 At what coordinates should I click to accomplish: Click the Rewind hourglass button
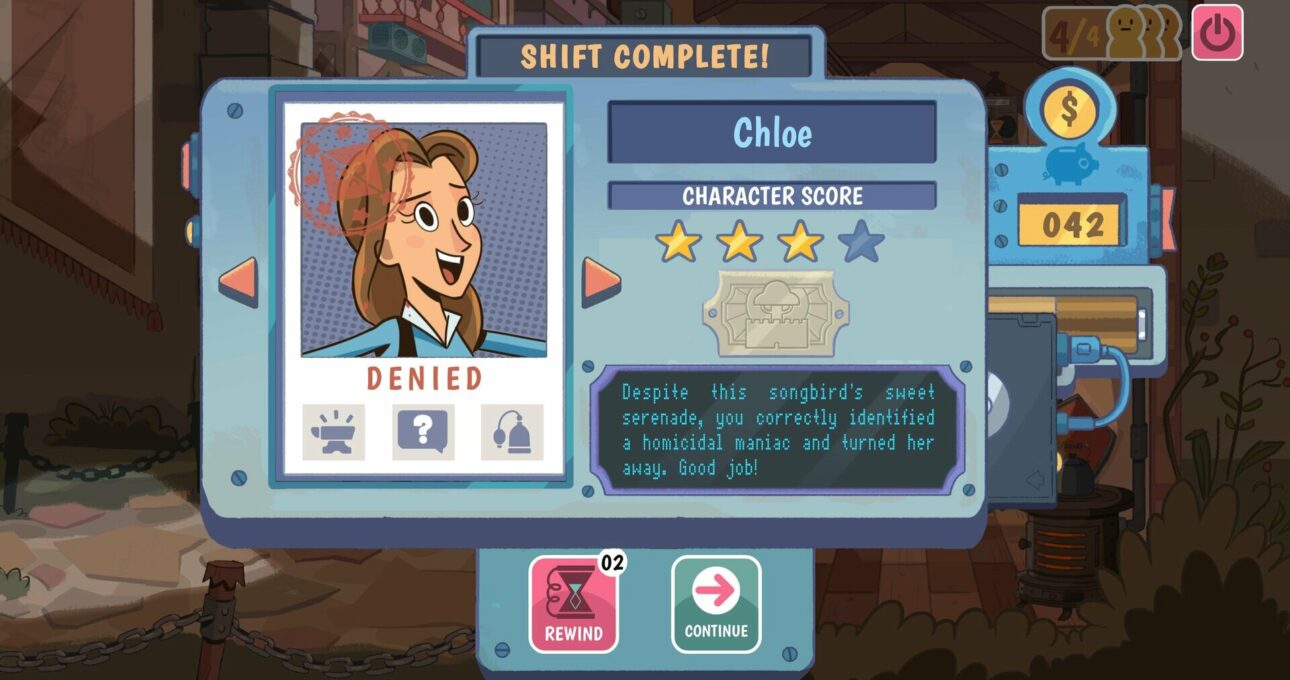[573, 604]
